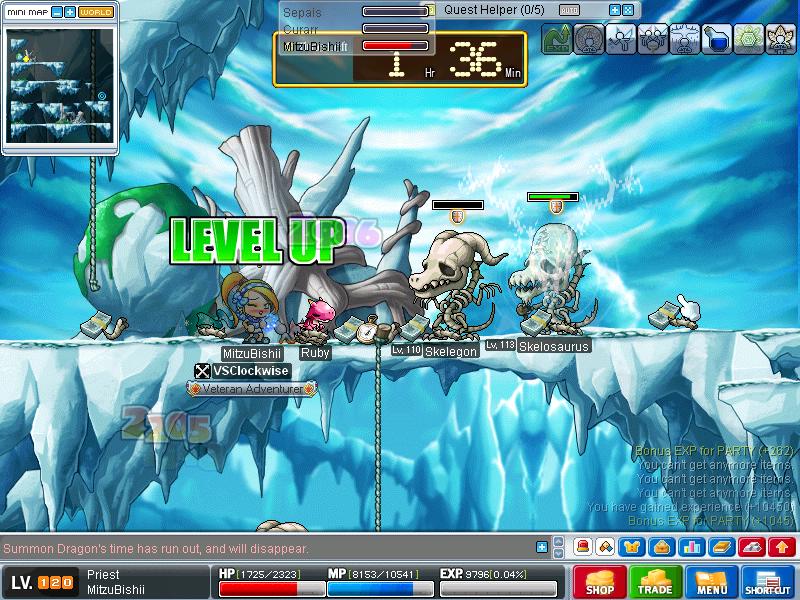Expand the minimap with the plus button

tap(70, 12)
